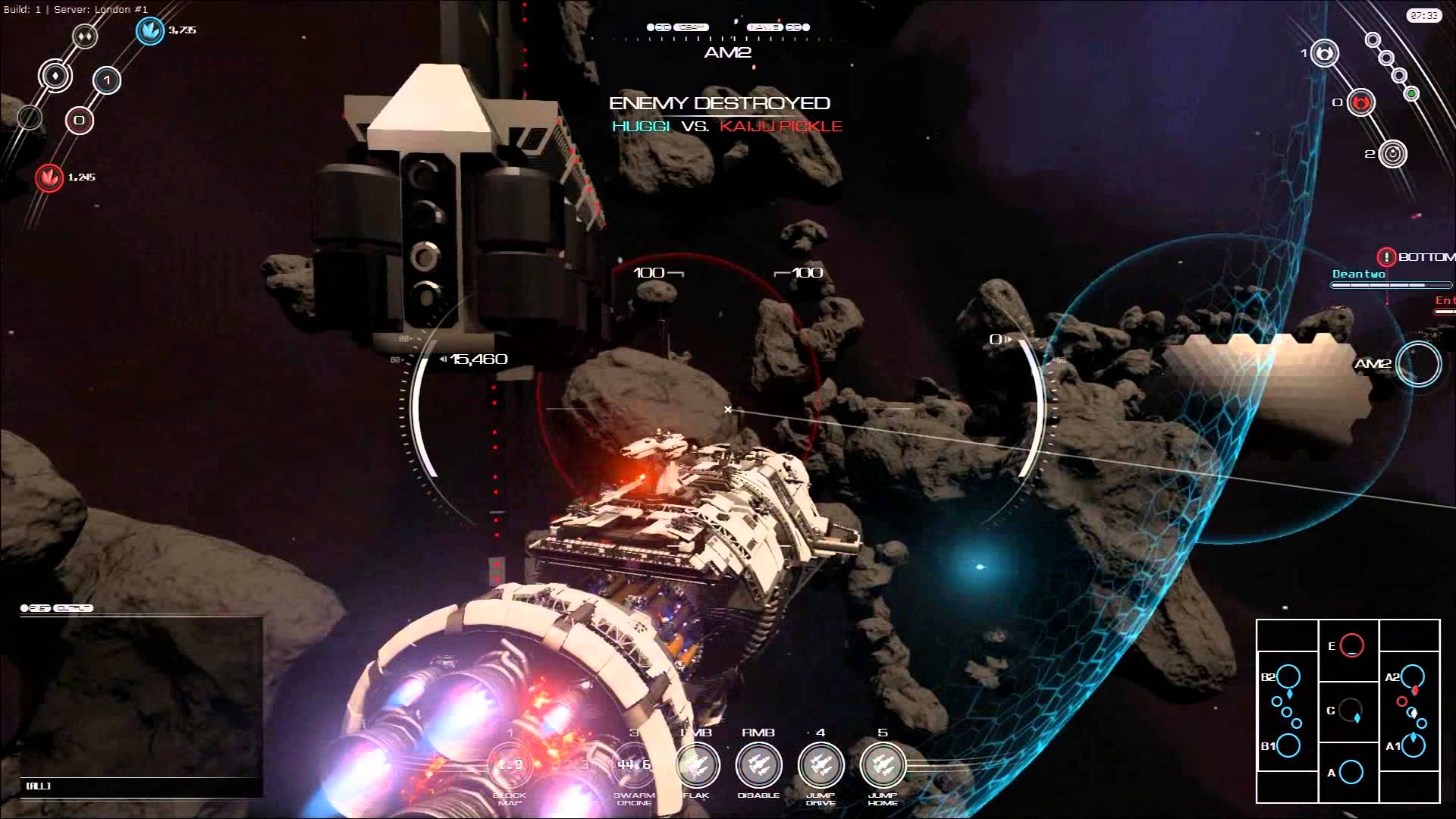
Task: Use the Jump Drive ability
Action: coord(821,765)
